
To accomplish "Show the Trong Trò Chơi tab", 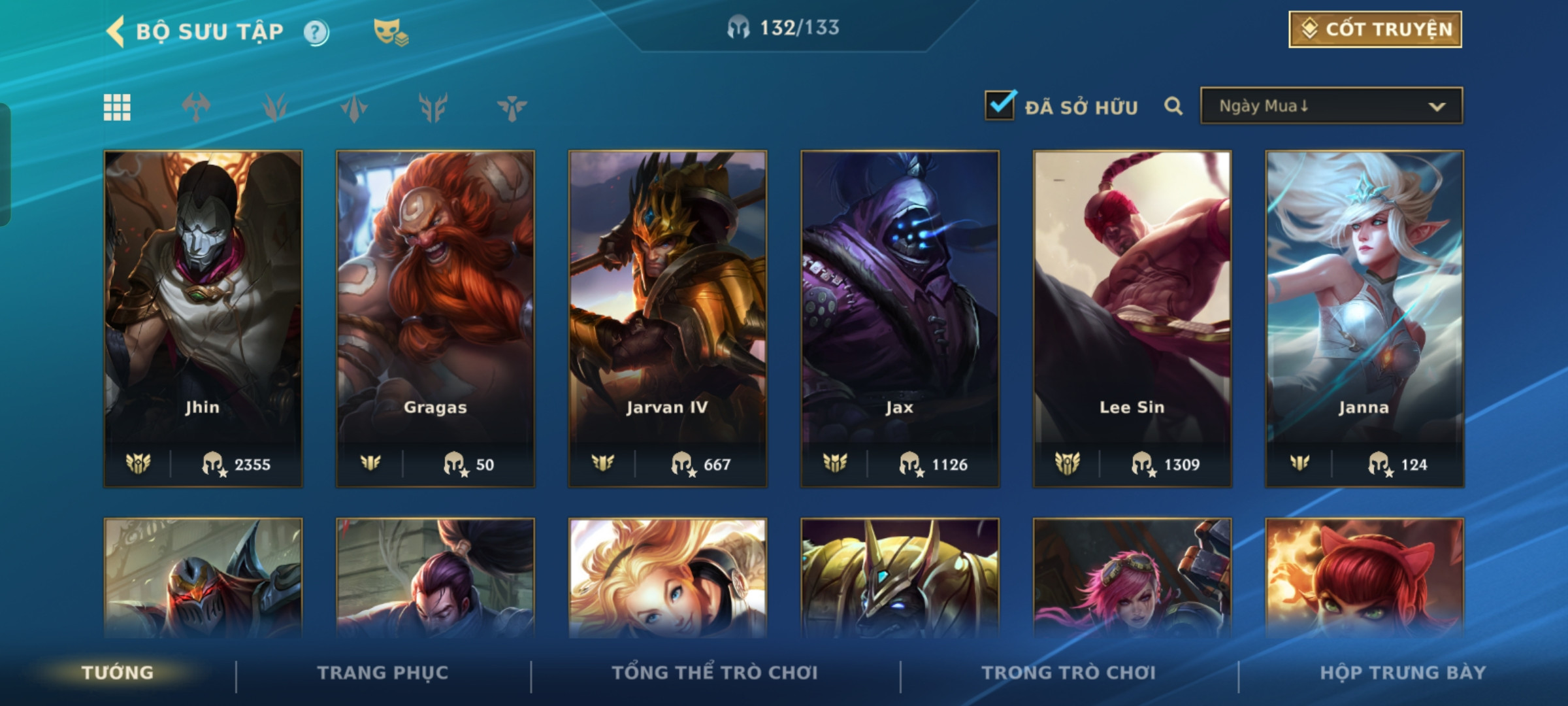I will tap(1069, 672).
